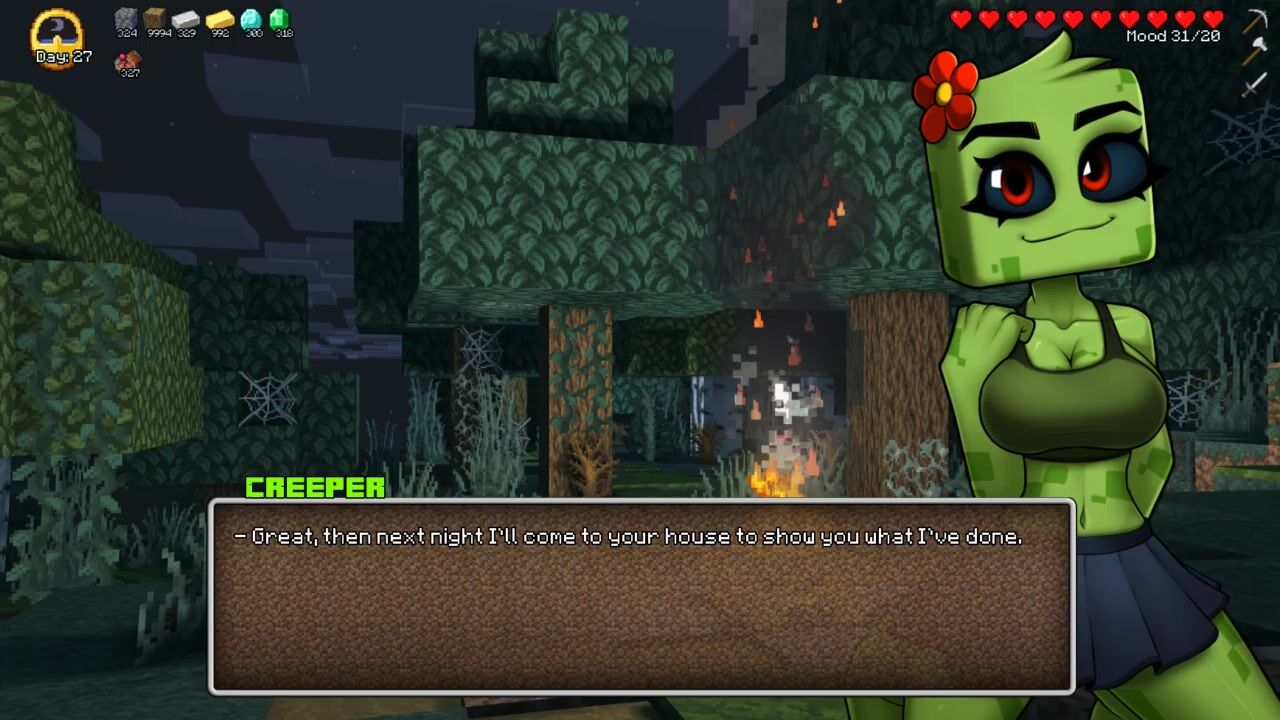Select the iron sword tool icon
Screen dimensions: 1280x720
click(1255, 84)
